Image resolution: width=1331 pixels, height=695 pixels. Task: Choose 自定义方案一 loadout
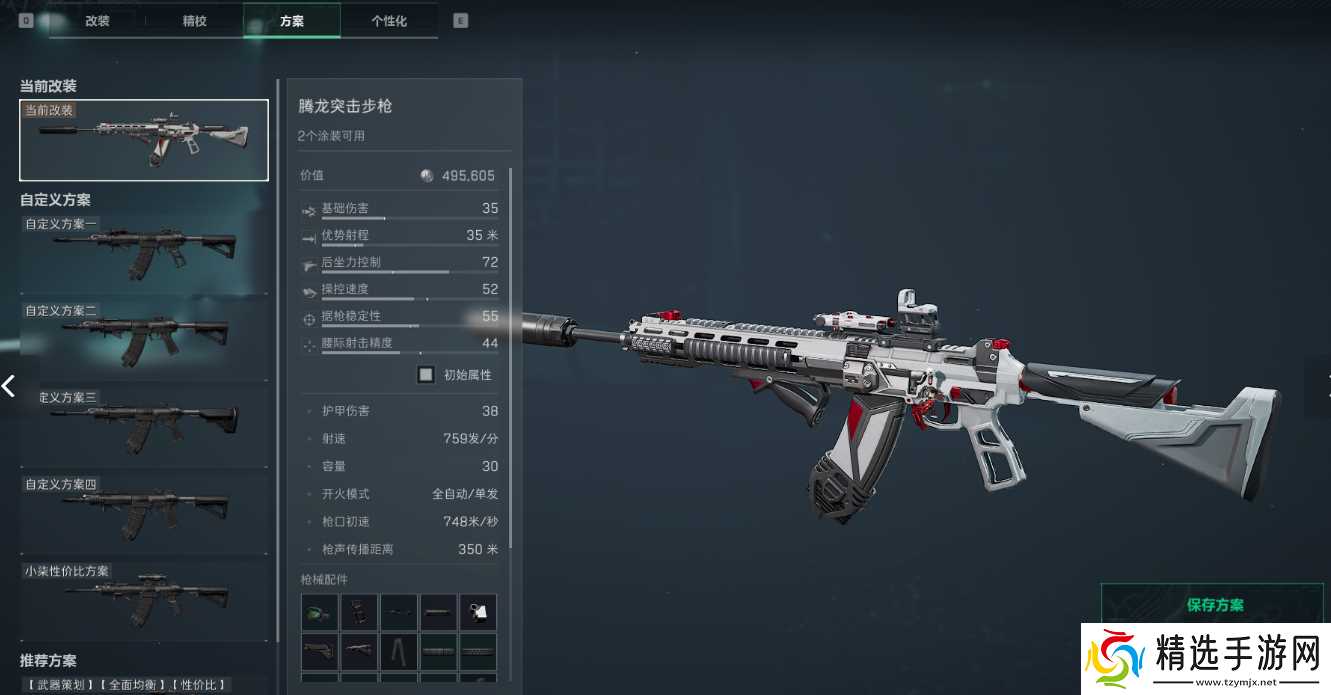point(144,252)
